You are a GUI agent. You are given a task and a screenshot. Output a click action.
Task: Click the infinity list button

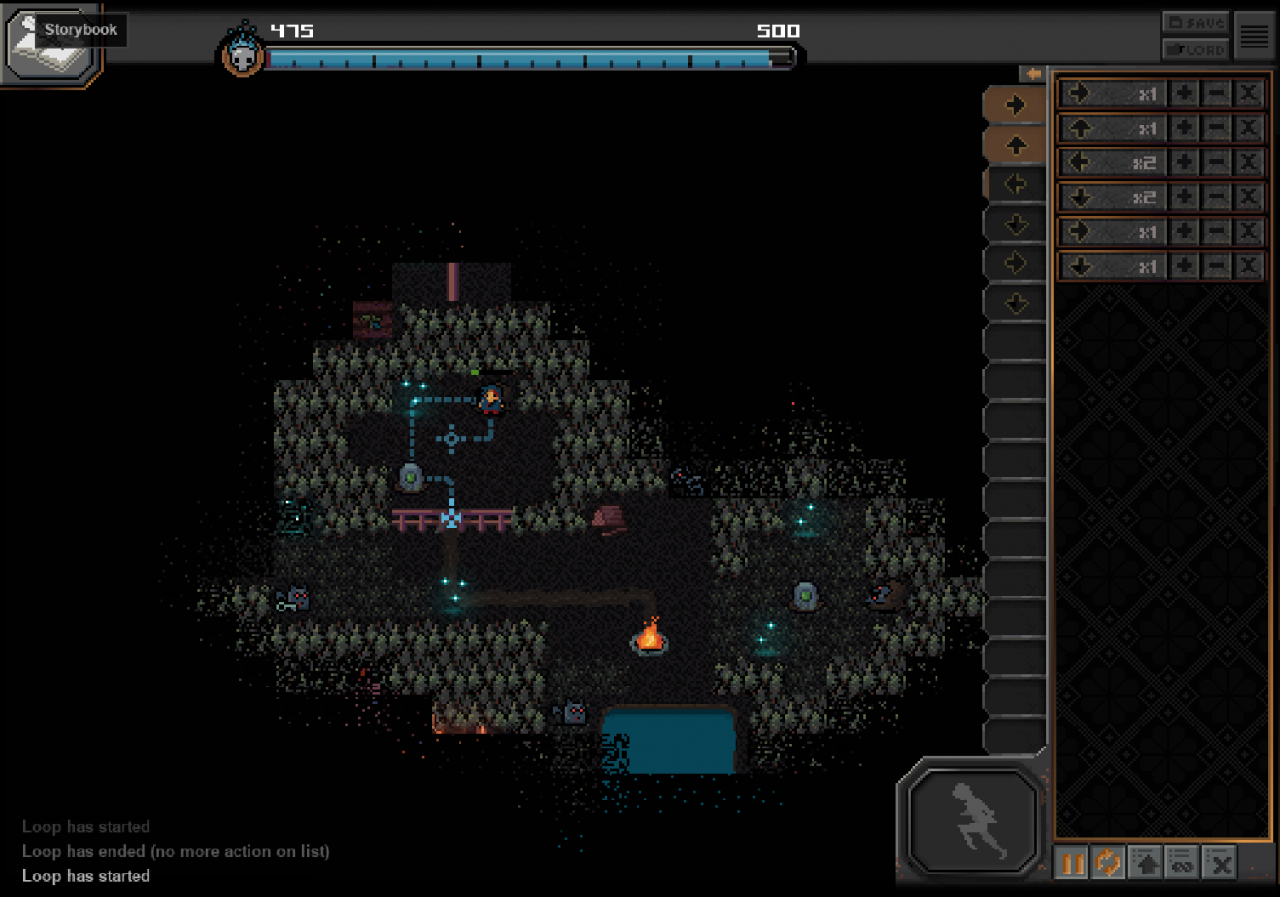(1183, 862)
